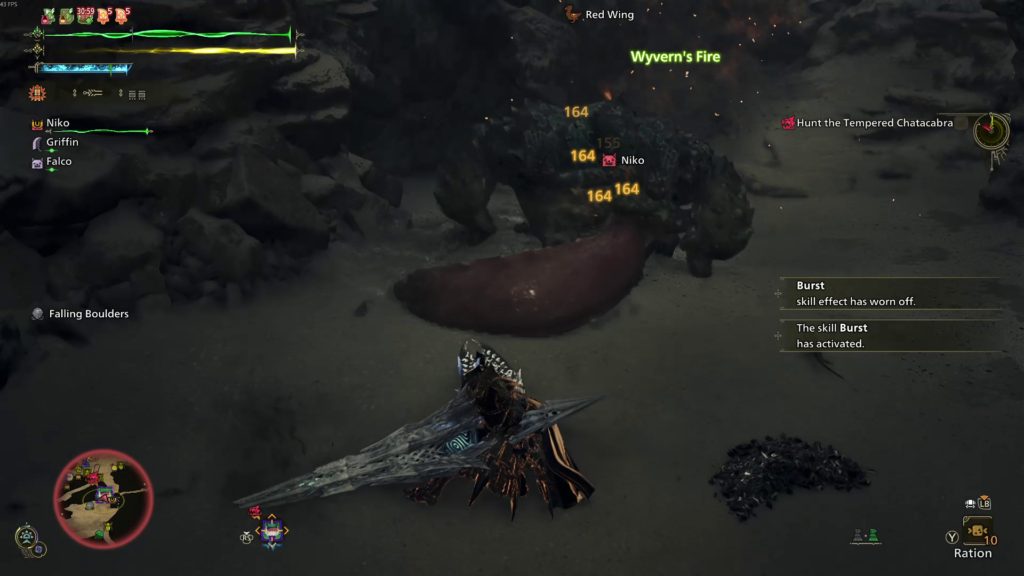Click the Falling Boulders environment hazard entry
This screenshot has width=1024, height=576.
coord(88,314)
